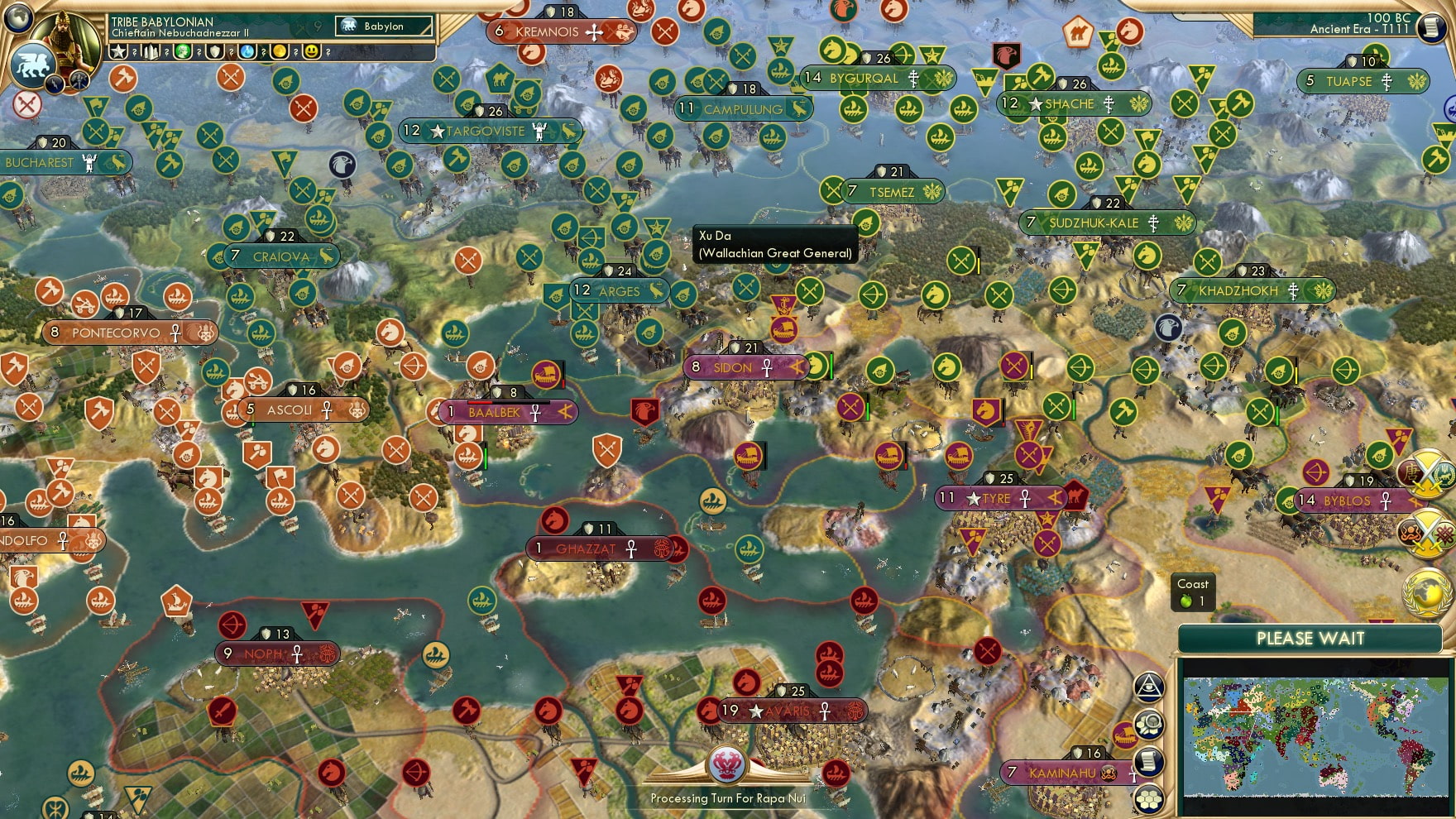Click the happiness smiley in the stats bar
Screen dimensions: 1456x819
309,51
